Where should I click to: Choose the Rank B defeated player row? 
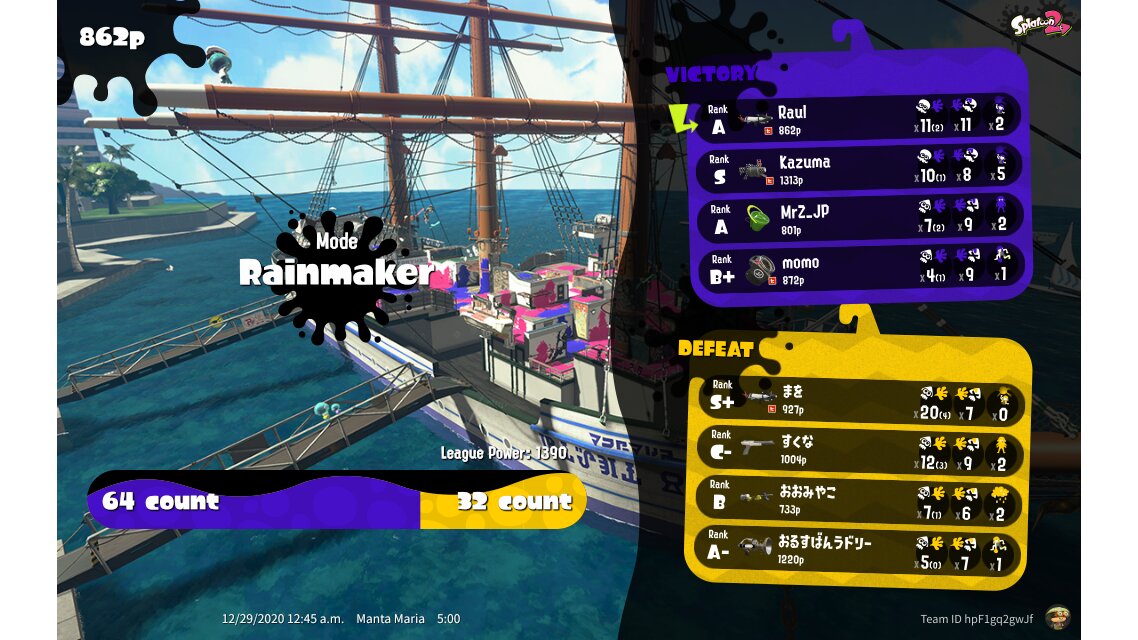tap(860, 501)
